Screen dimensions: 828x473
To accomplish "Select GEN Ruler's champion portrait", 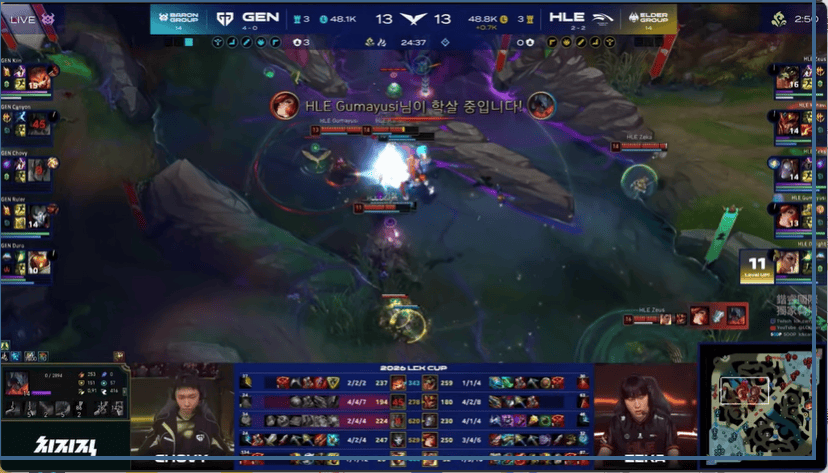I will 40,217.
